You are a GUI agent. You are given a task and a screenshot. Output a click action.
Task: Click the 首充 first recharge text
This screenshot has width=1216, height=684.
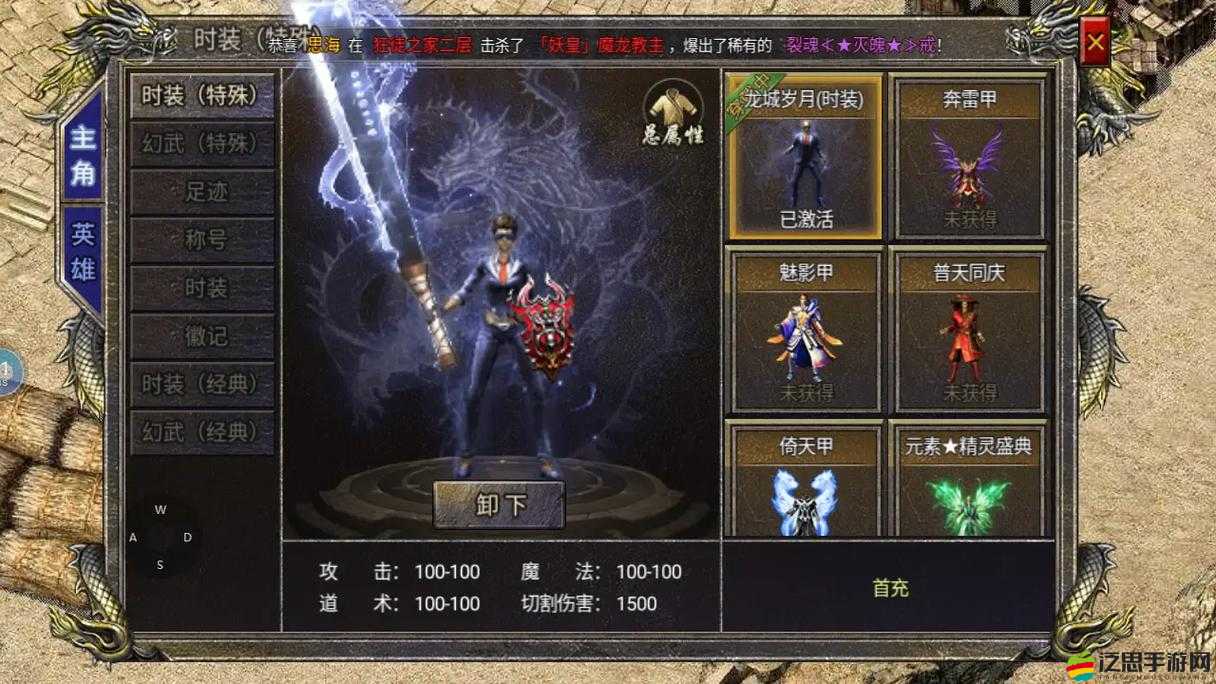tap(890, 588)
